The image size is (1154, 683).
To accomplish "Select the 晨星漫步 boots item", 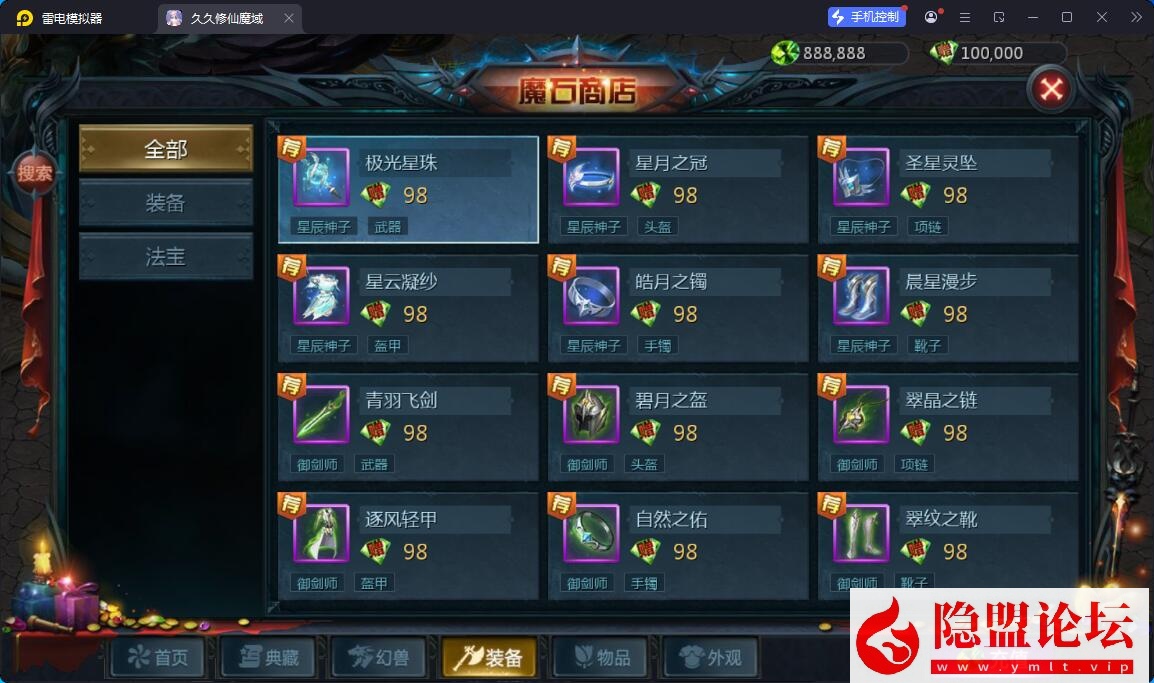I will (x=948, y=308).
